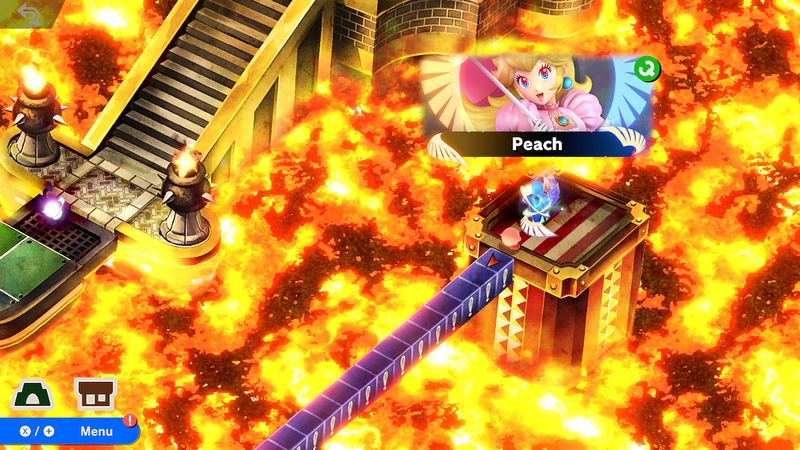The image size is (800, 450).
Task: Click the green swap icon on Peach's card
Action: coord(647,68)
